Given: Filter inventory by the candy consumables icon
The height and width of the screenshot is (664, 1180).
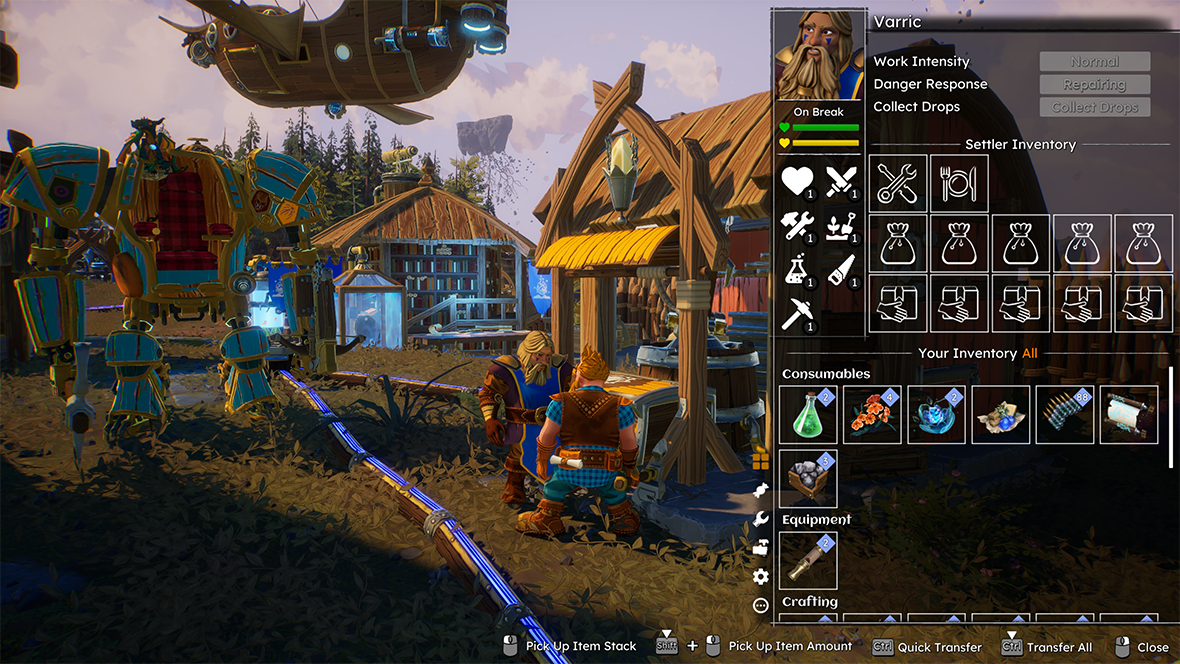Looking at the screenshot, I should coord(760,489).
